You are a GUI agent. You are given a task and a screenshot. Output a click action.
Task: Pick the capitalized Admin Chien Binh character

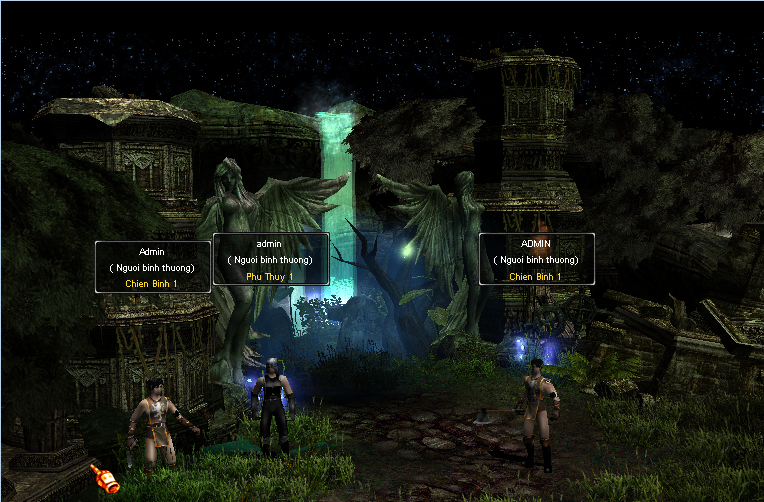pyautogui.click(x=152, y=420)
